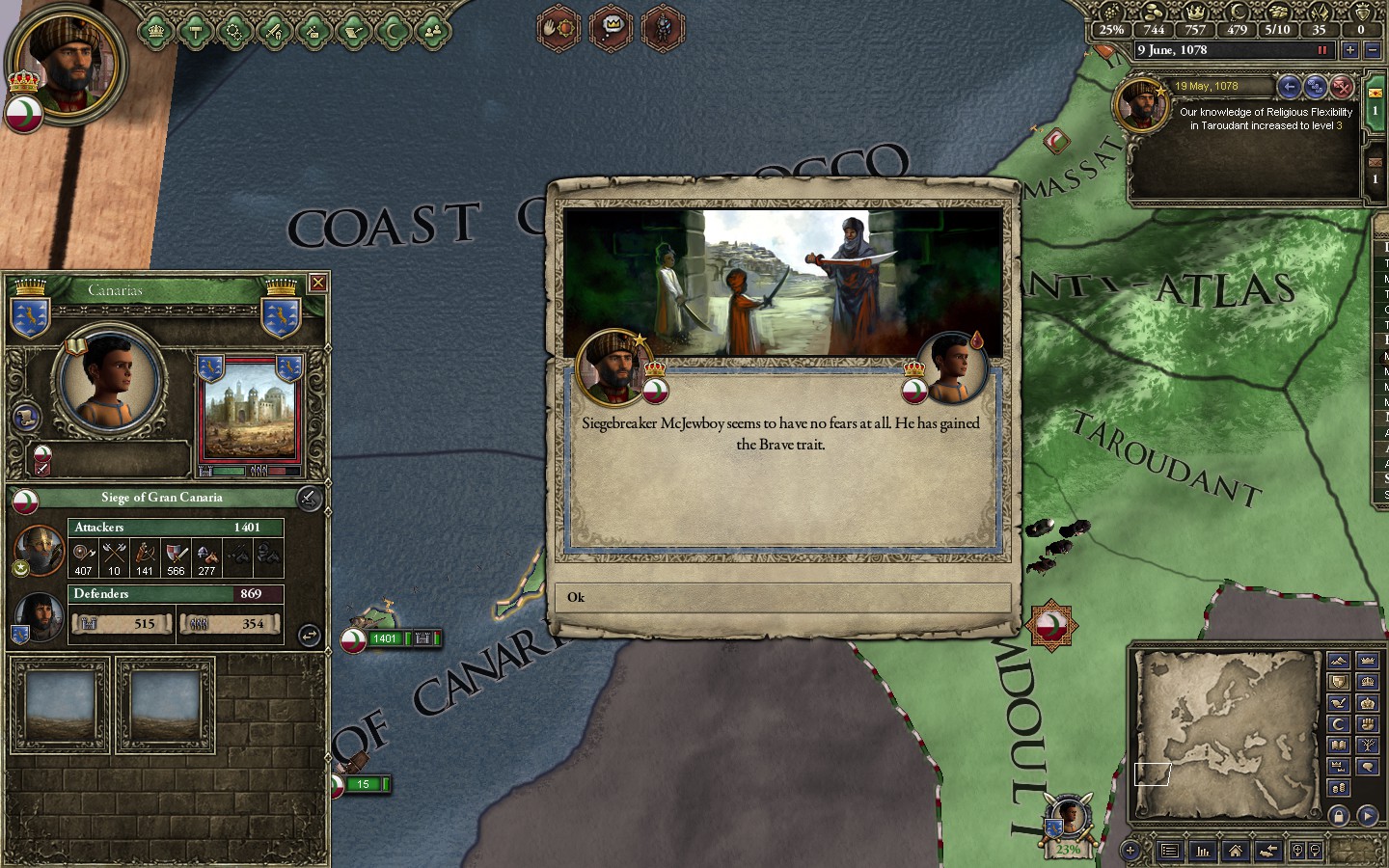
Task: View the Gran Canaria castle holding picture
Action: pos(249,417)
